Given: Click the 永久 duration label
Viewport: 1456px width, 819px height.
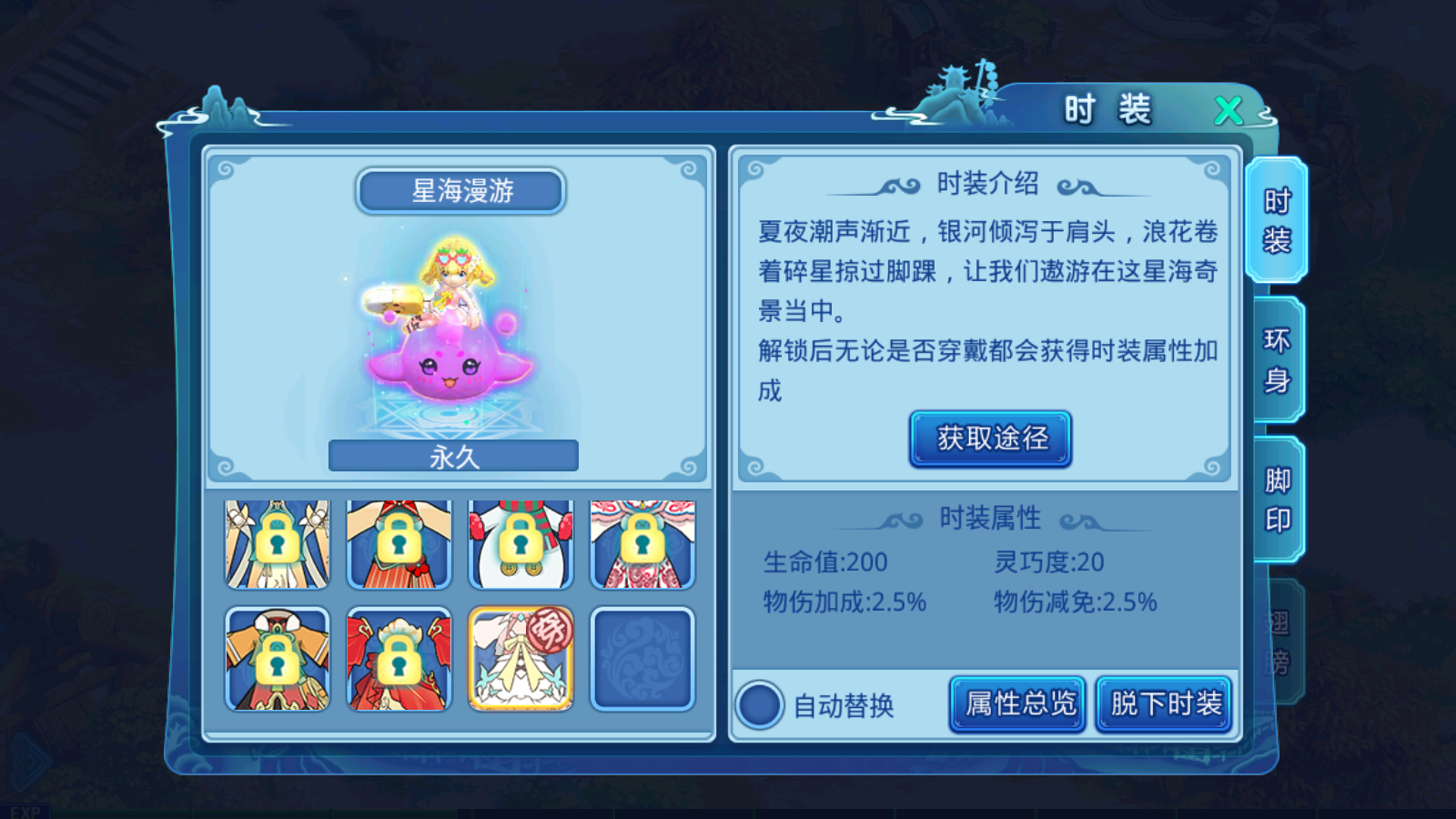Looking at the screenshot, I should coord(455,454).
